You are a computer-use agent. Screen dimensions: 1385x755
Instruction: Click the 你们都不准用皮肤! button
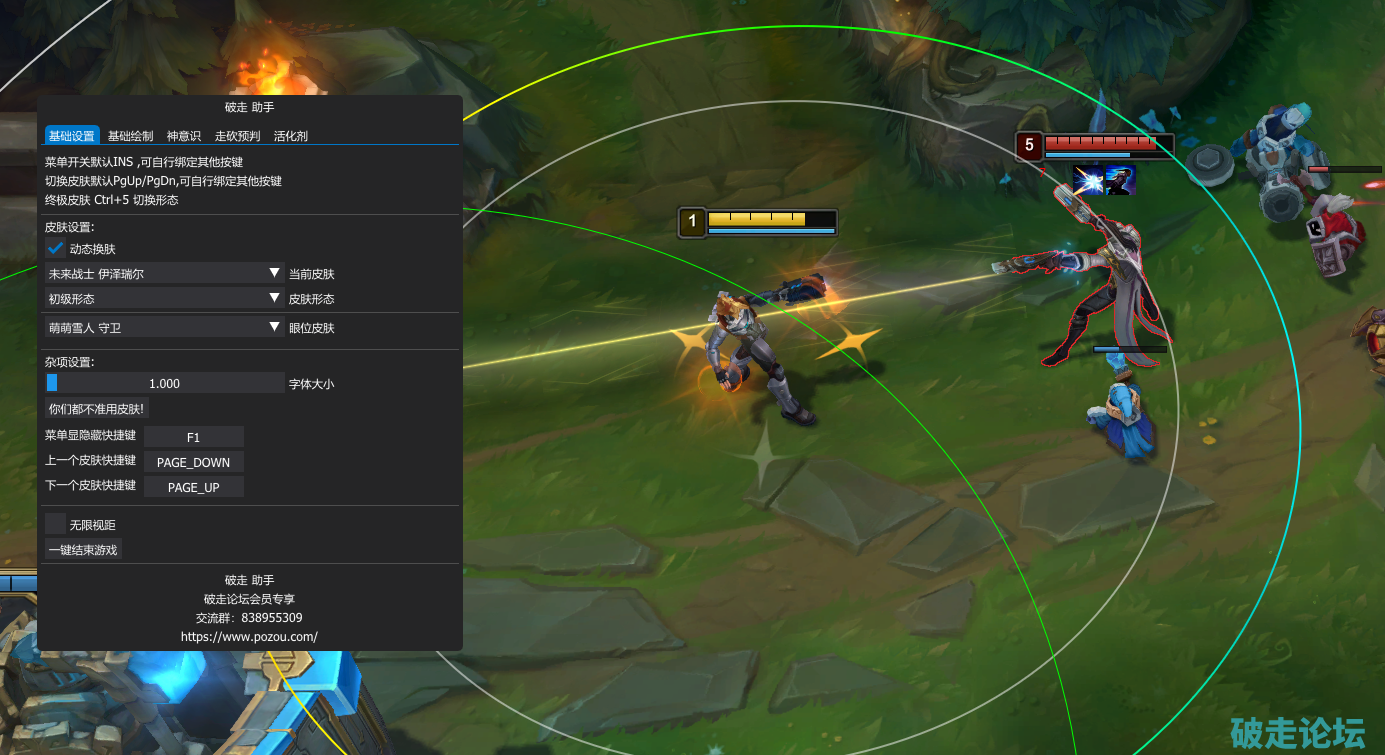pyautogui.click(x=97, y=408)
